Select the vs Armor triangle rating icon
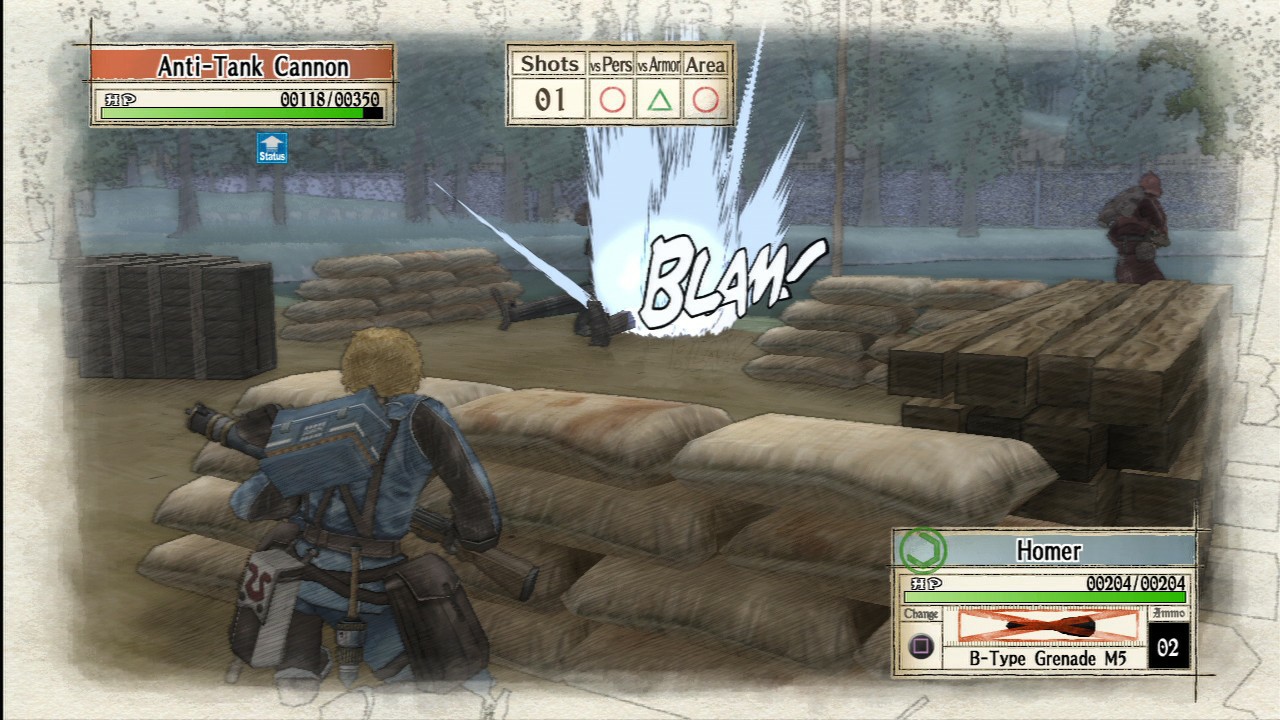The width and height of the screenshot is (1280, 720). (x=658, y=99)
